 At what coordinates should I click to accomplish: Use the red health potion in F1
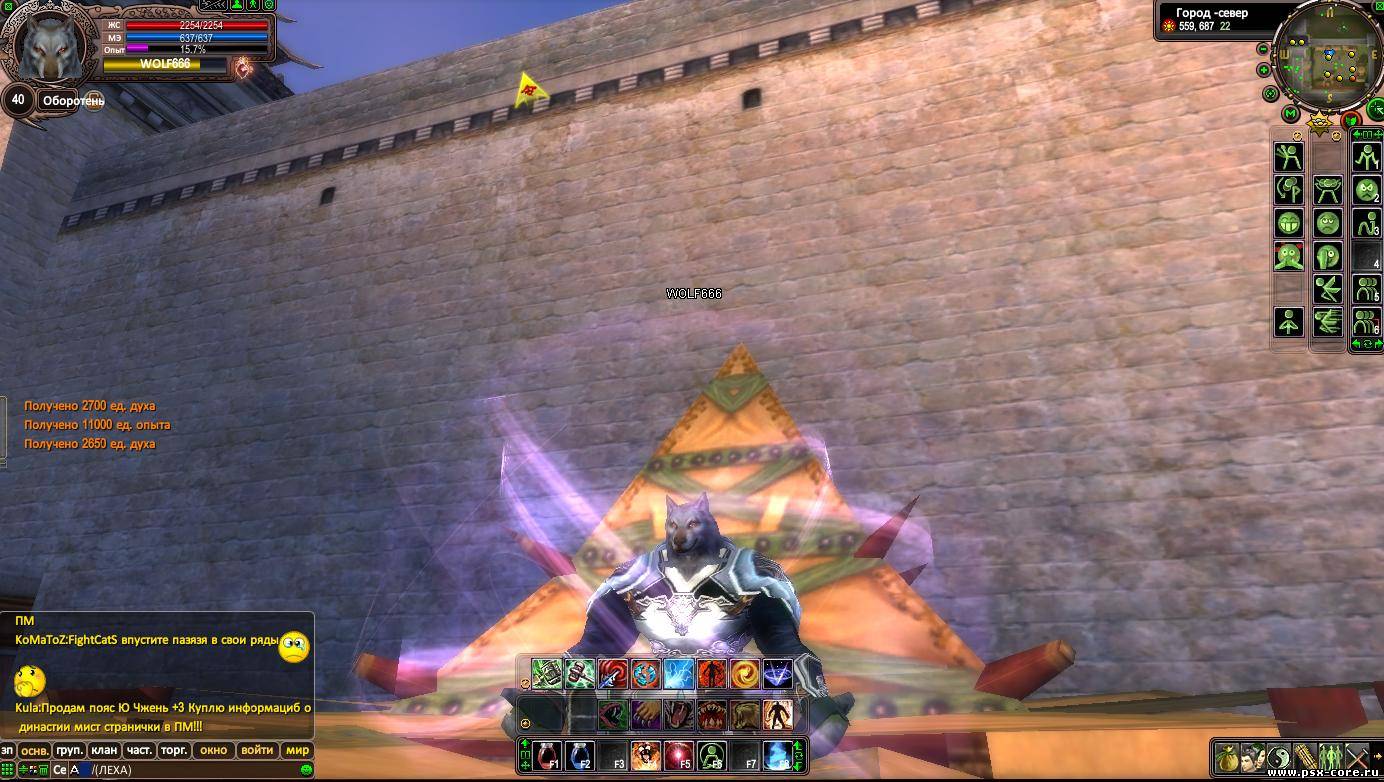click(547, 755)
